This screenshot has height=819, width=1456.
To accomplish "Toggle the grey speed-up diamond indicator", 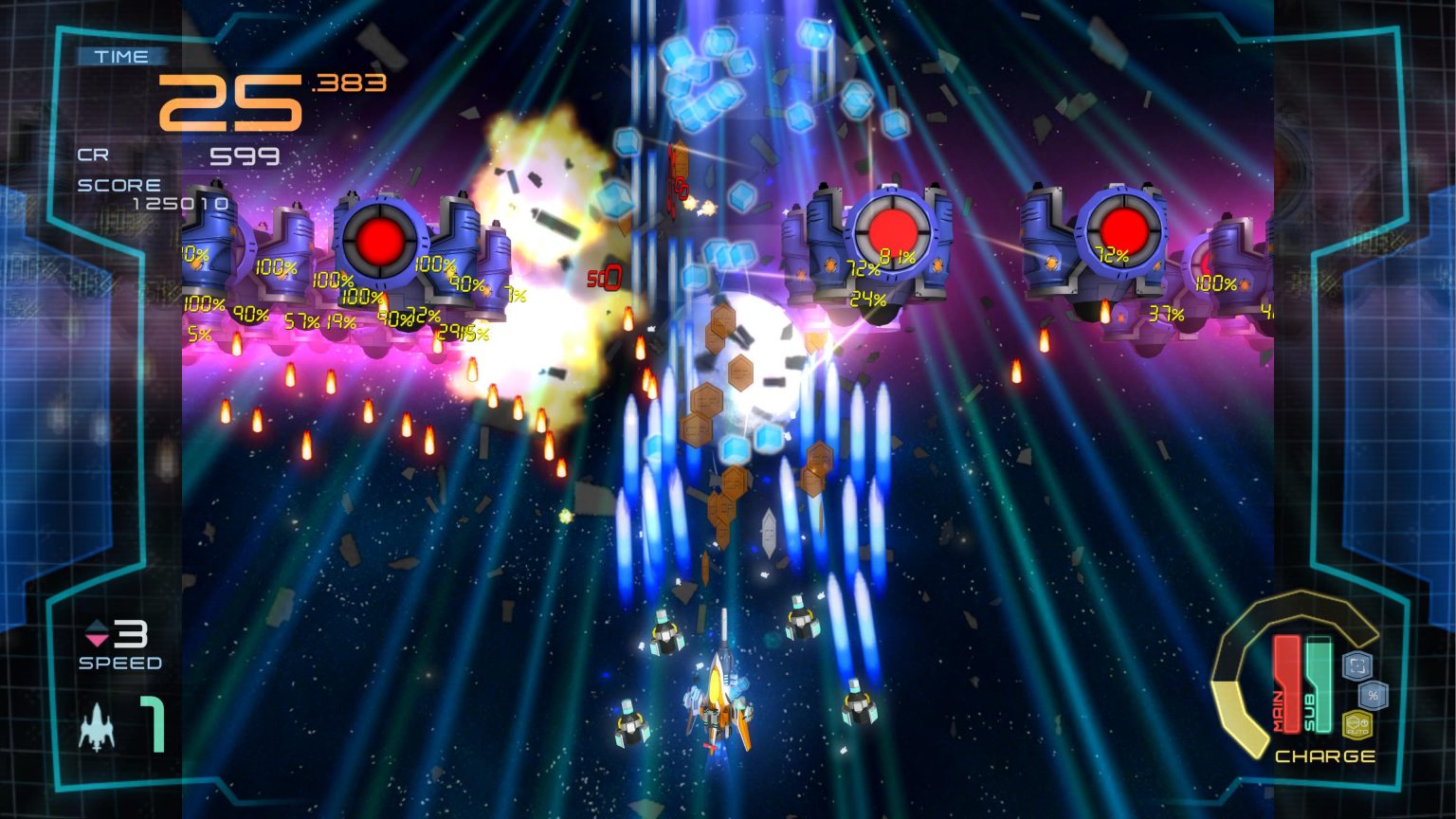I will point(97,626).
